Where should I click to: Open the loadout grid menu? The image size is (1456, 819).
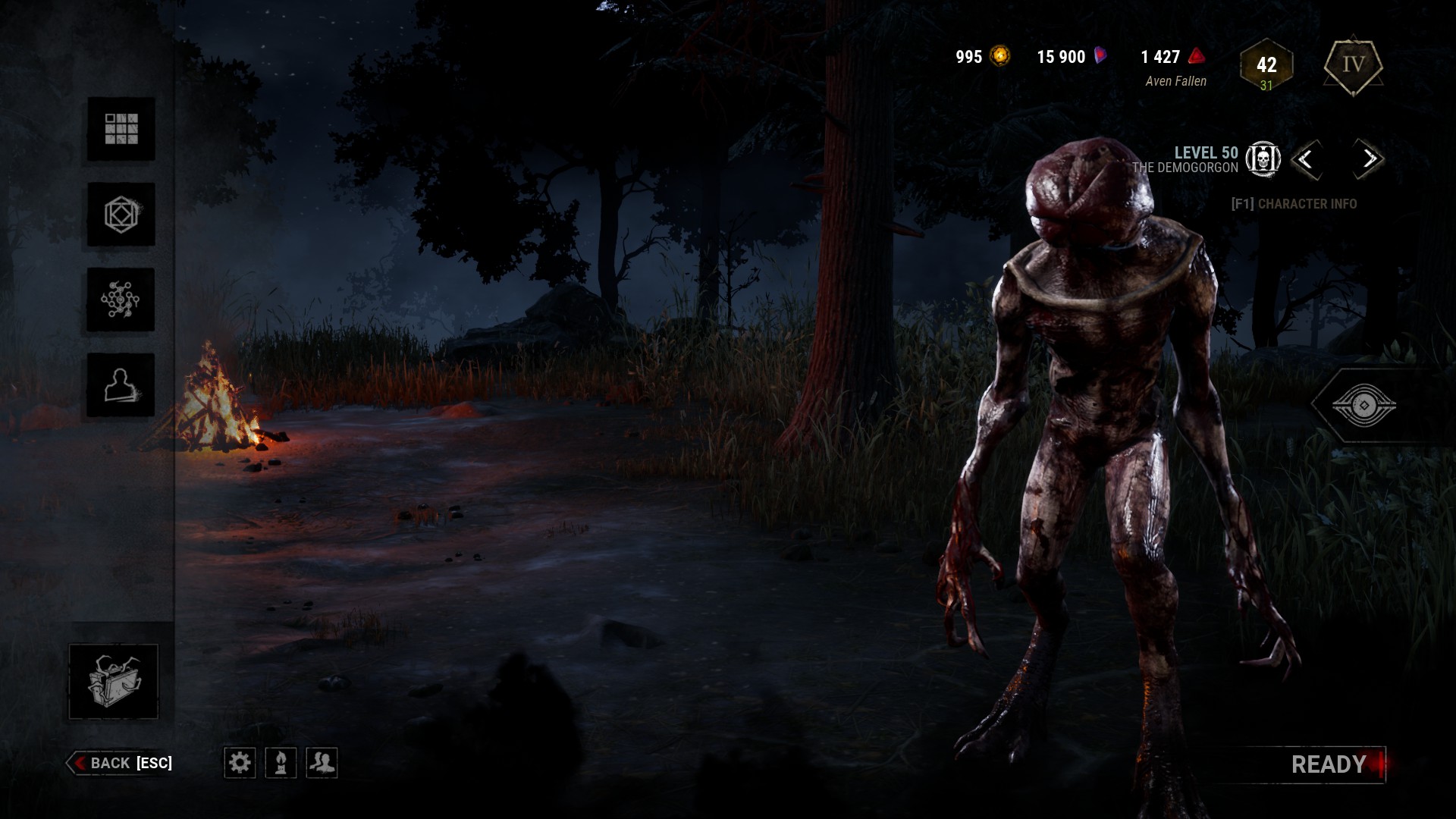[121, 129]
